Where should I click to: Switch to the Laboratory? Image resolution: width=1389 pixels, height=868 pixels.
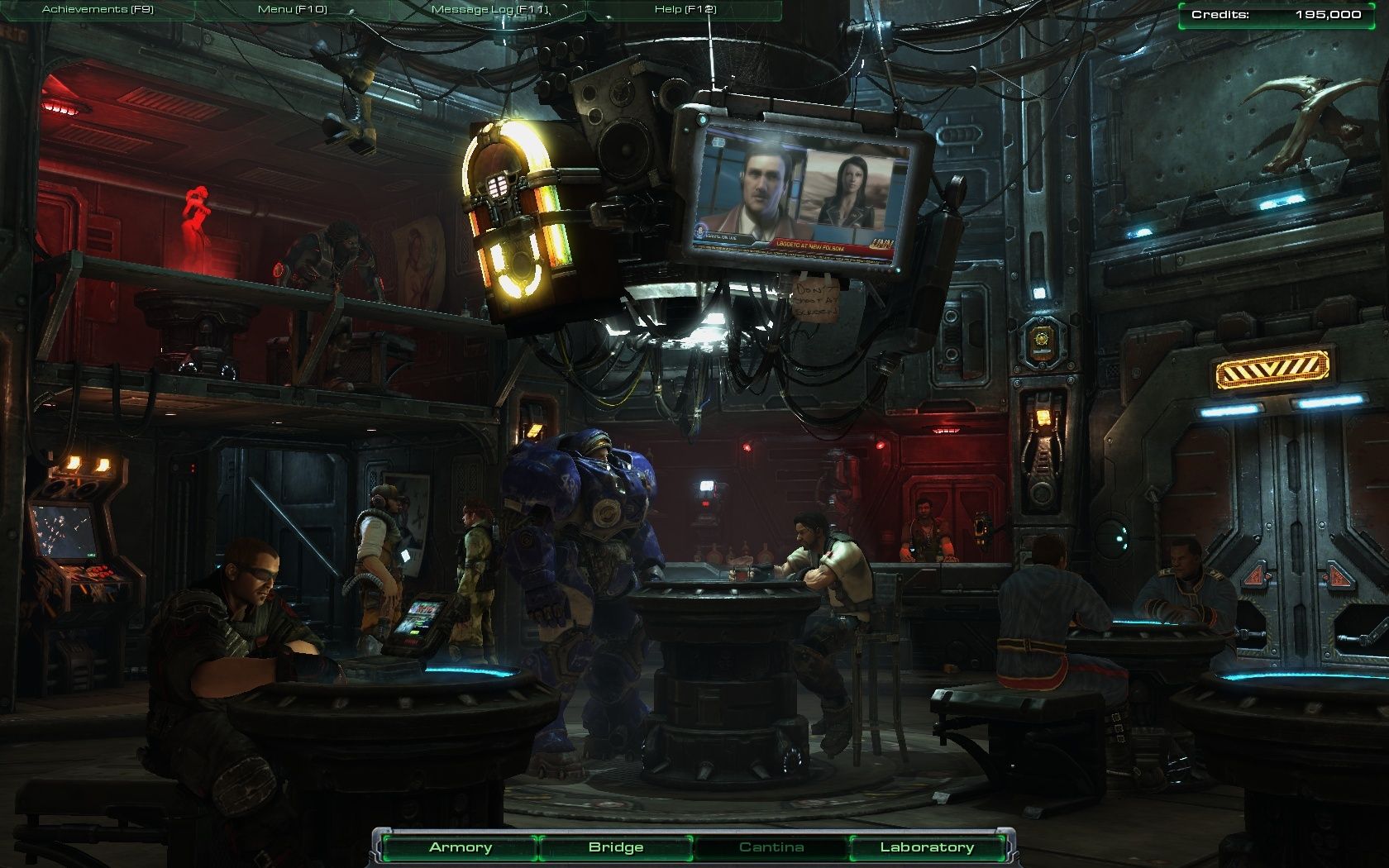[927, 847]
